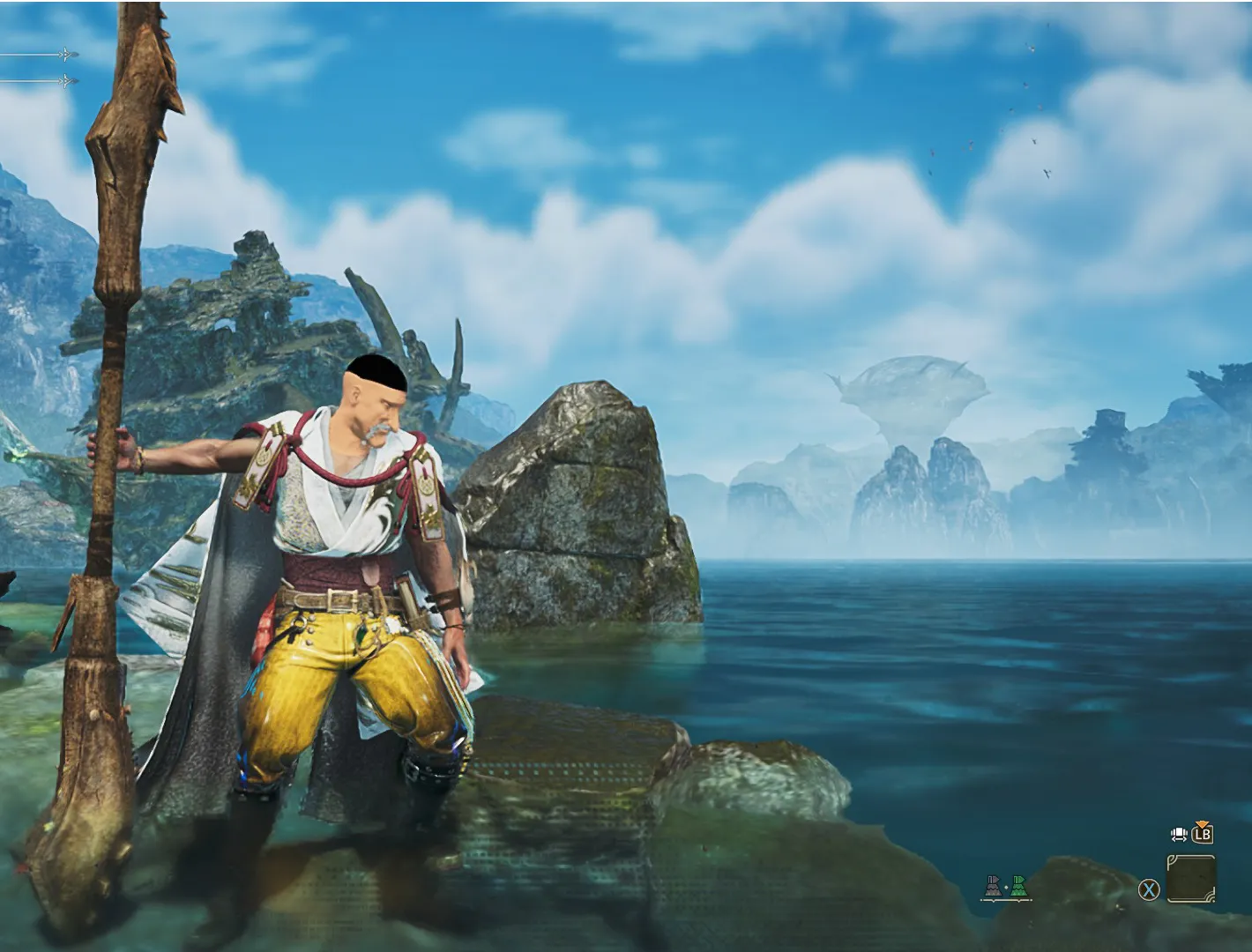Choose the gray ammo bottle icon

994,887
